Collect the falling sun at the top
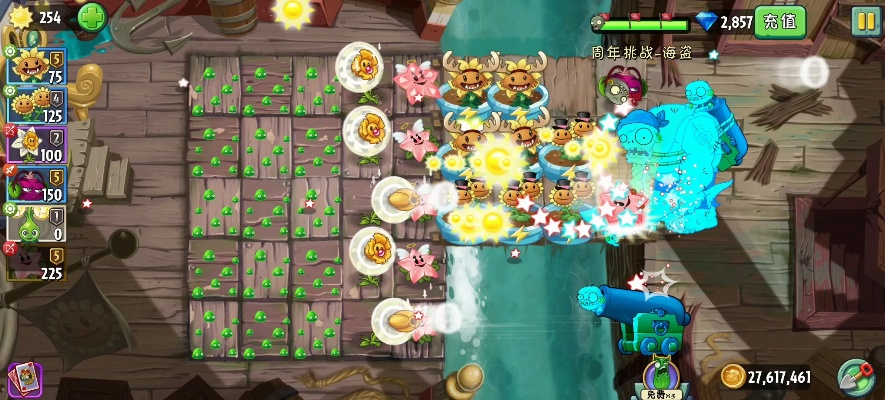 click(x=293, y=12)
